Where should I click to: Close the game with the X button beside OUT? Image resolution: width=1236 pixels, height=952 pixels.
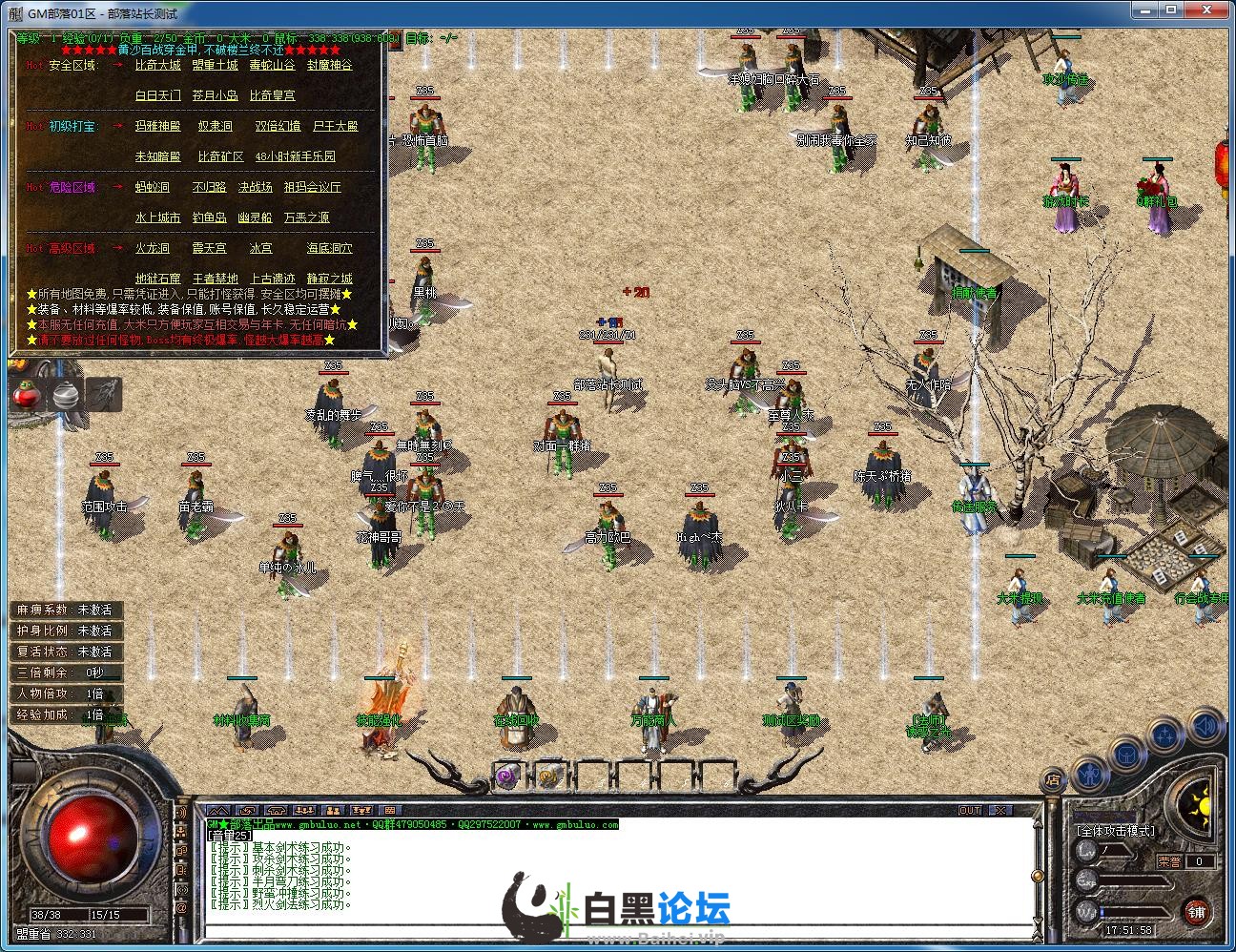pos(999,810)
